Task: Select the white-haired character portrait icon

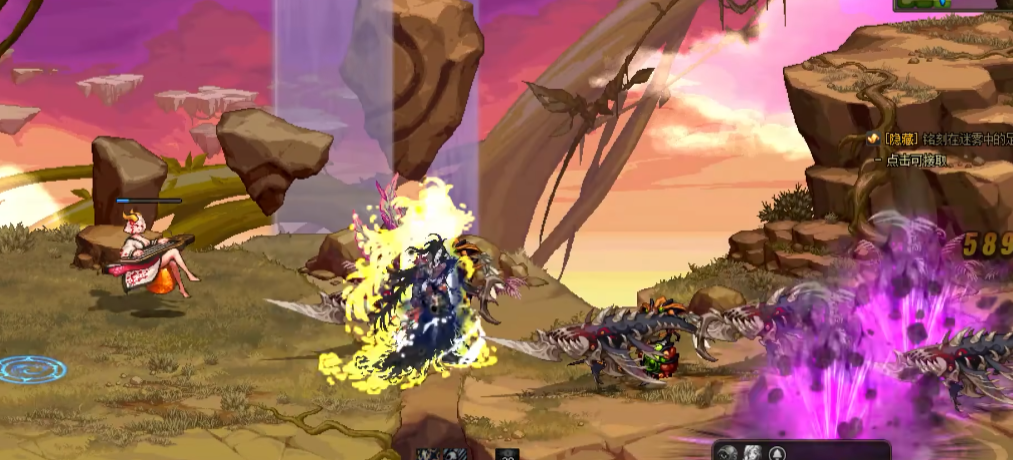Action: click(x=751, y=453)
